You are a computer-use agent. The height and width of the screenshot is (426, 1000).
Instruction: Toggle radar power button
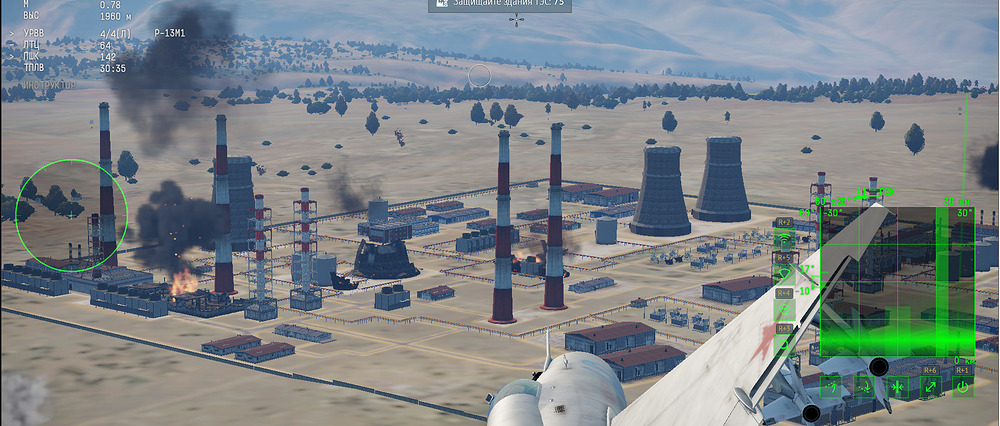point(962,387)
